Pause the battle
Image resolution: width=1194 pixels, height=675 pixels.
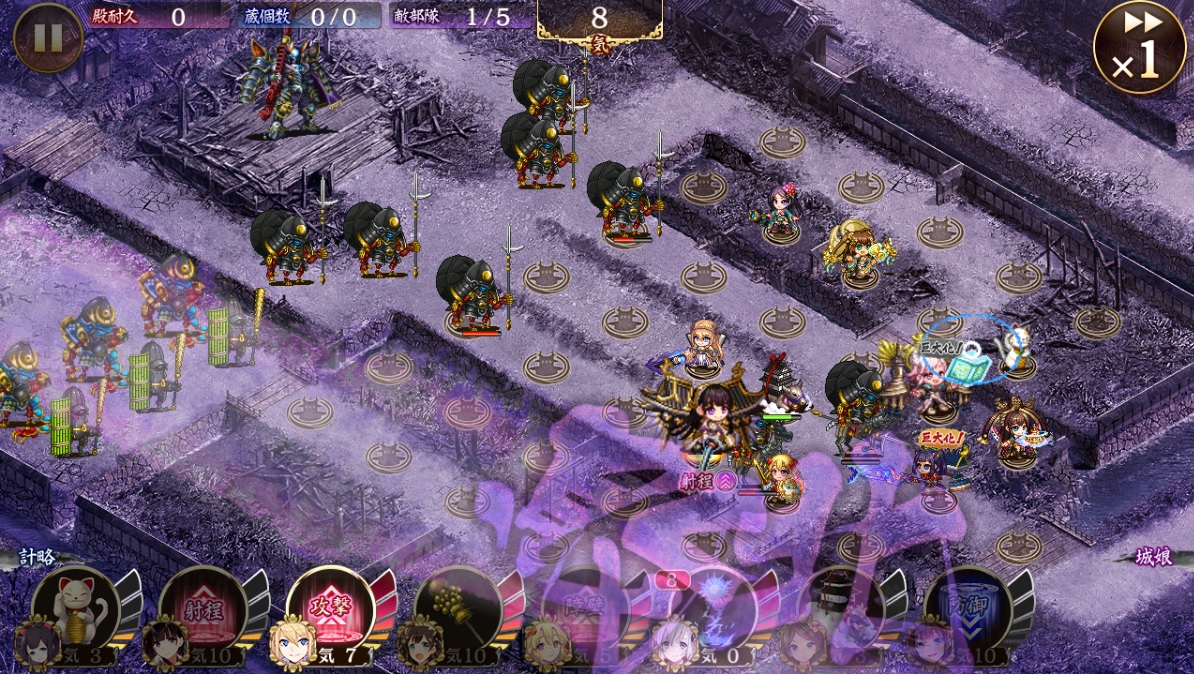(x=48, y=38)
